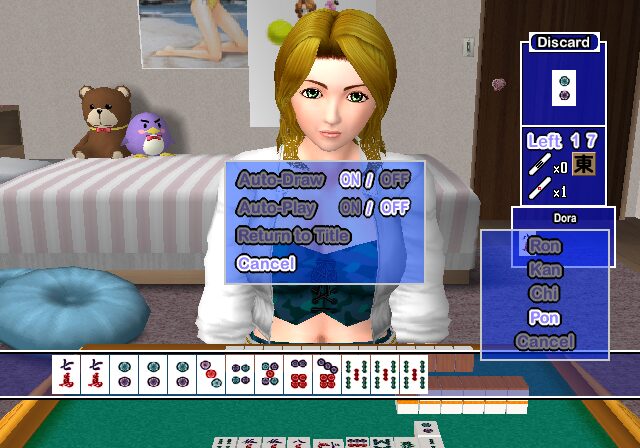Choose Return to Title
This screenshot has width=640, height=448.
point(292,236)
